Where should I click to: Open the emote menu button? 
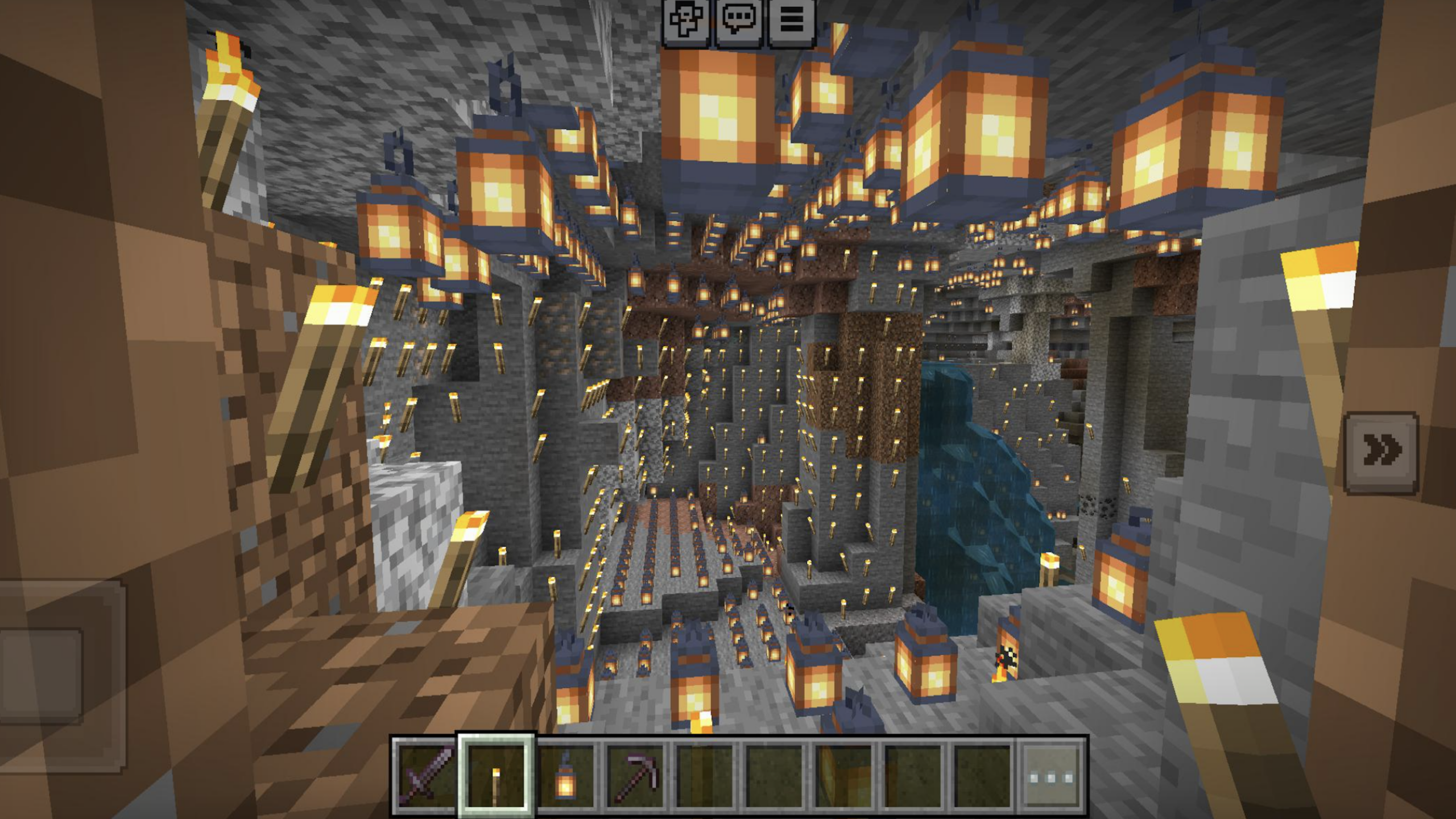click(685, 22)
